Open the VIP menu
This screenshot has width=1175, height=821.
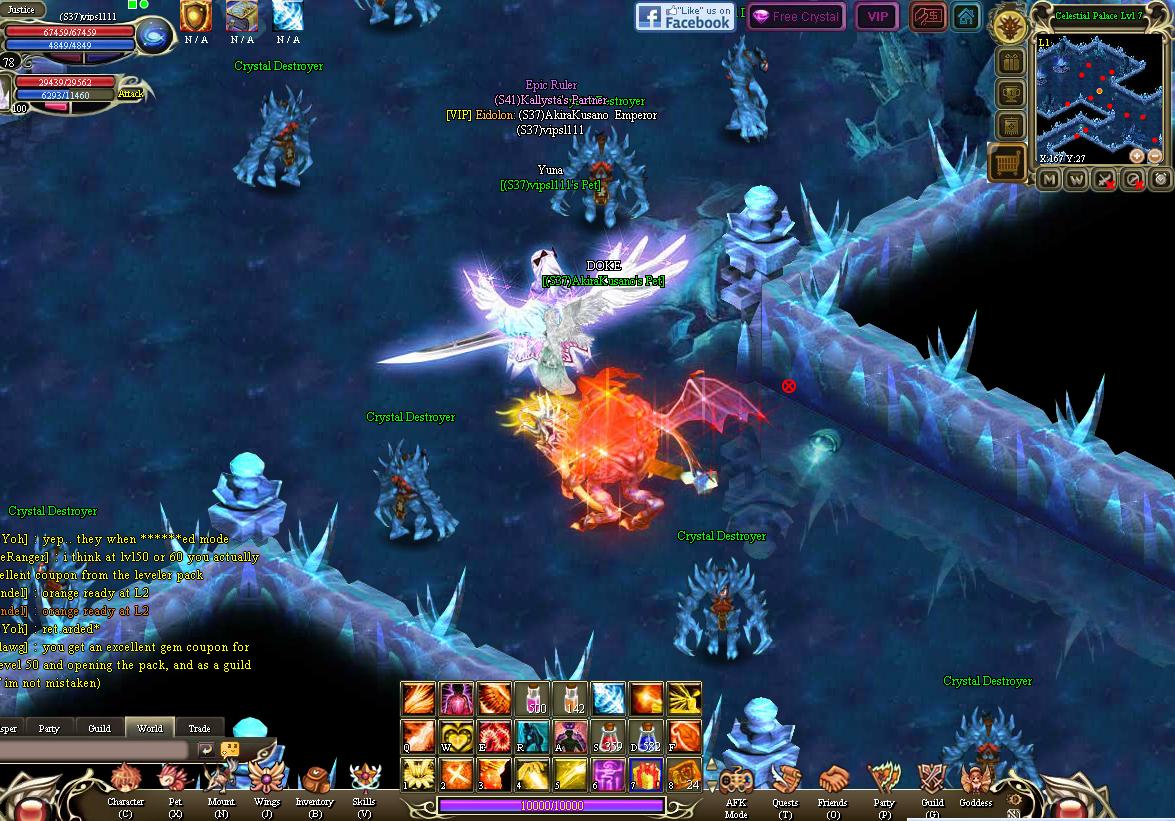(x=877, y=17)
